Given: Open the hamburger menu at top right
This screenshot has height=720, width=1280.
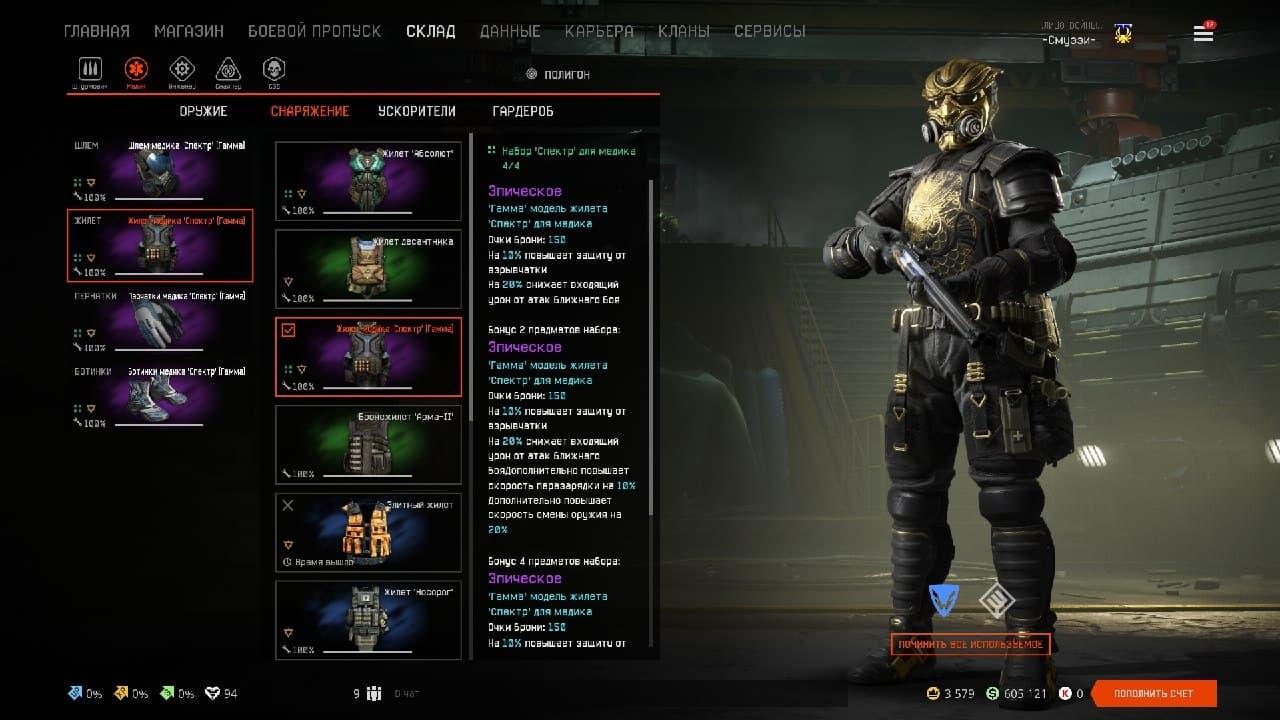Looking at the screenshot, I should pyautogui.click(x=1203, y=32).
